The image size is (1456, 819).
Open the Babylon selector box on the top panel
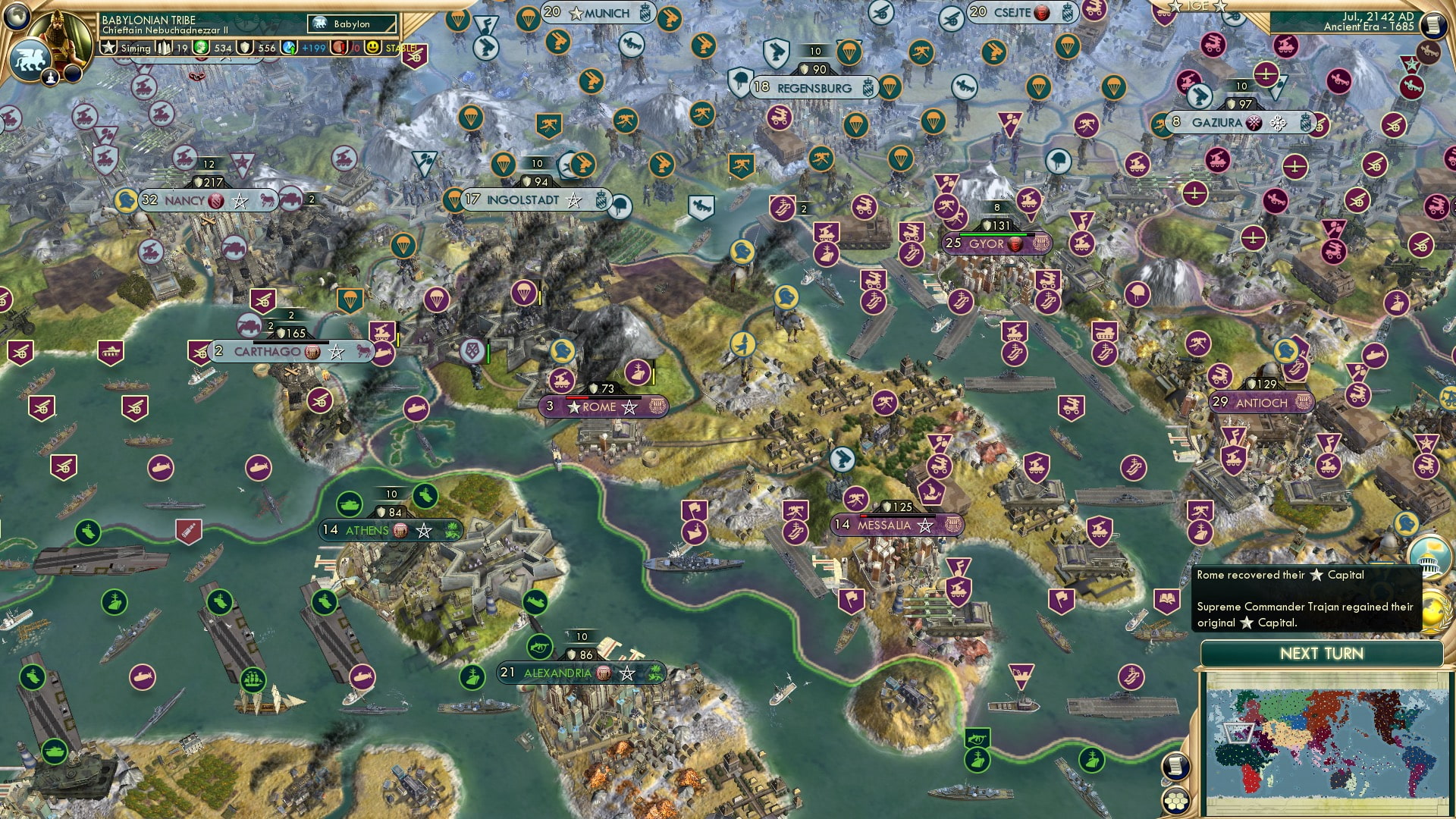click(x=352, y=24)
